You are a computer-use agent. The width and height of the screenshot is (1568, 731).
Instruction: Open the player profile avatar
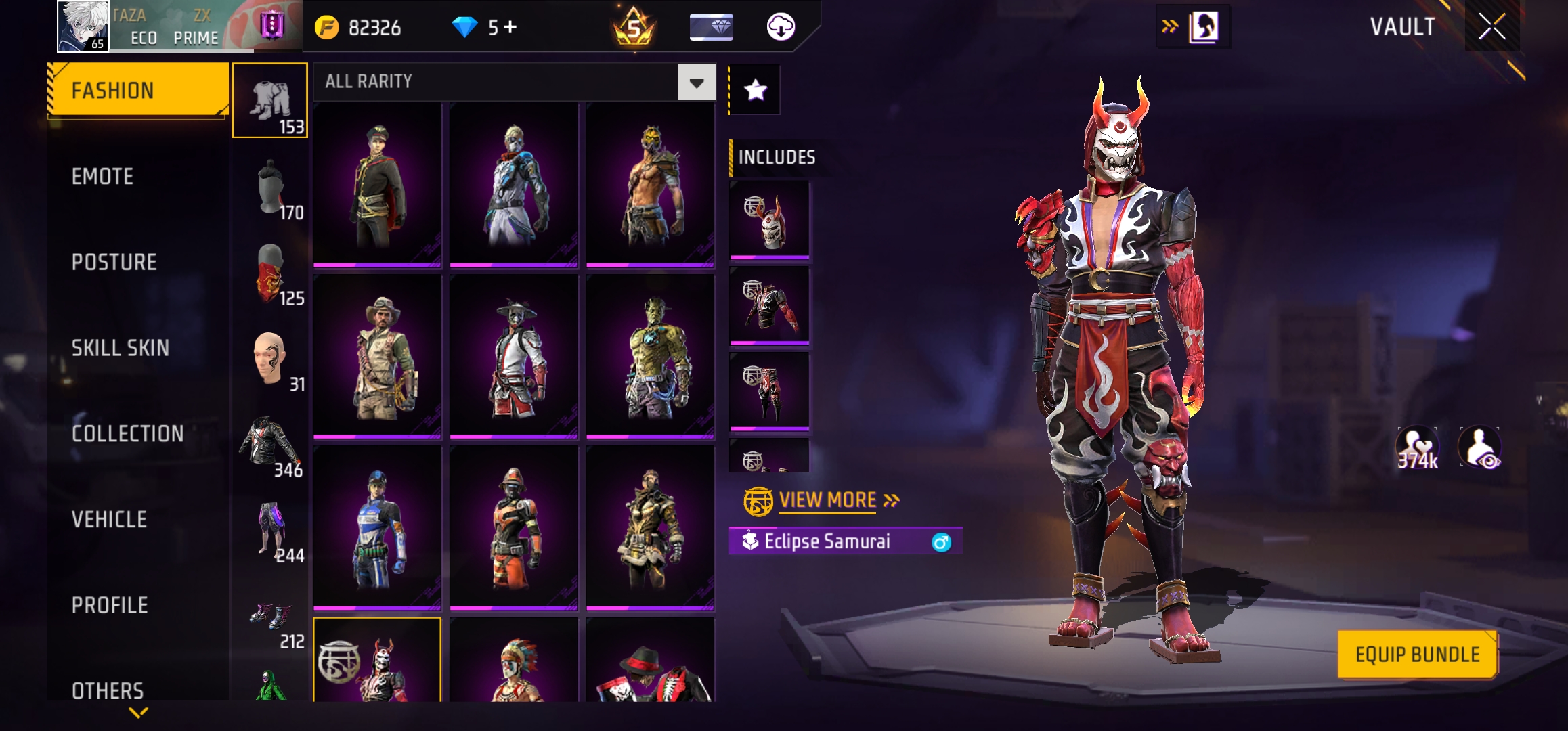[x=83, y=26]
